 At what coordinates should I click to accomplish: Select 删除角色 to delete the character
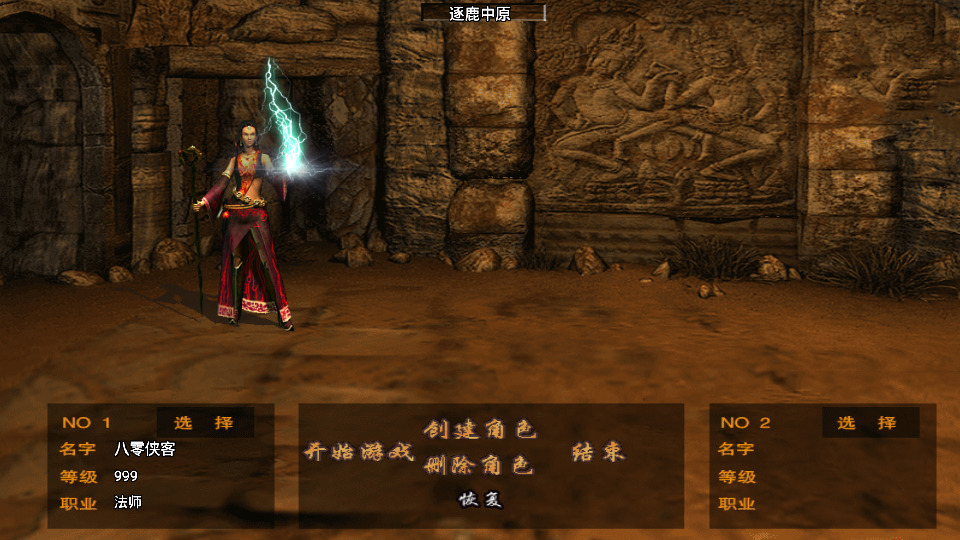480,465
